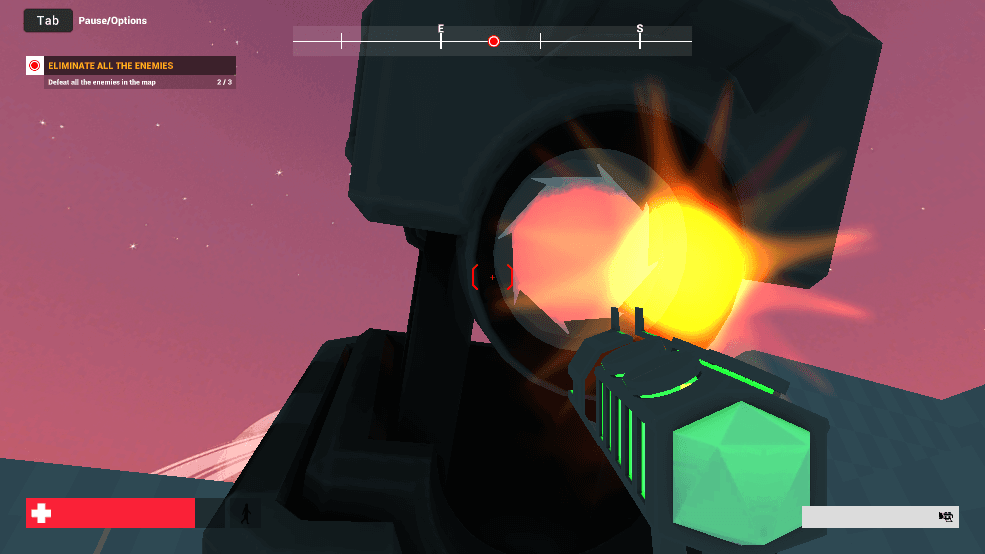
Task: Select the Eliminate All The Enemies objective
Action: (111, 66)
